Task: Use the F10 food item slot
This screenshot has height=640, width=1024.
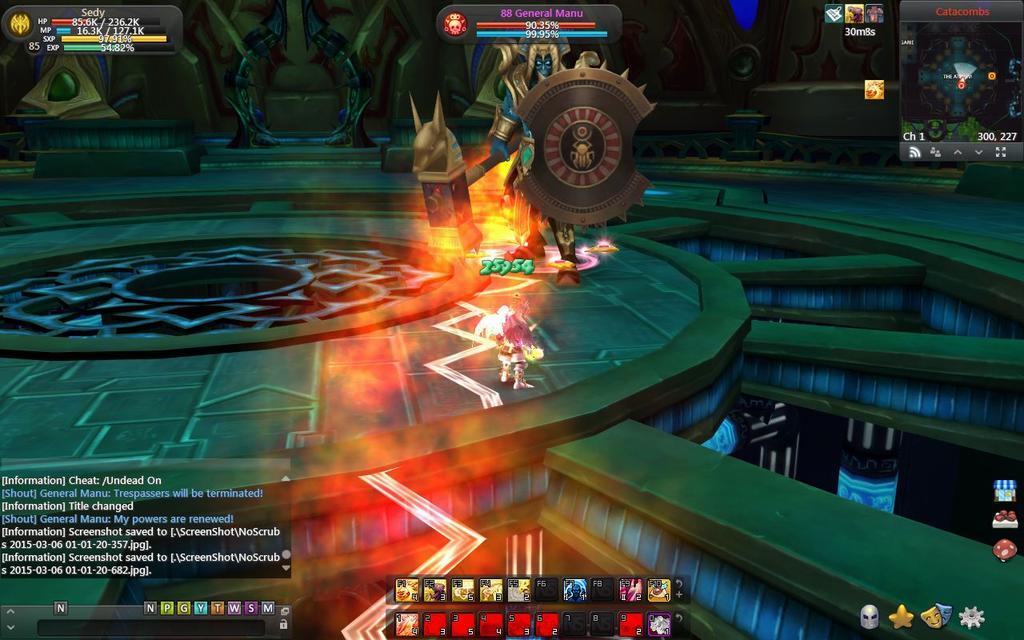Action: point(658,590)
